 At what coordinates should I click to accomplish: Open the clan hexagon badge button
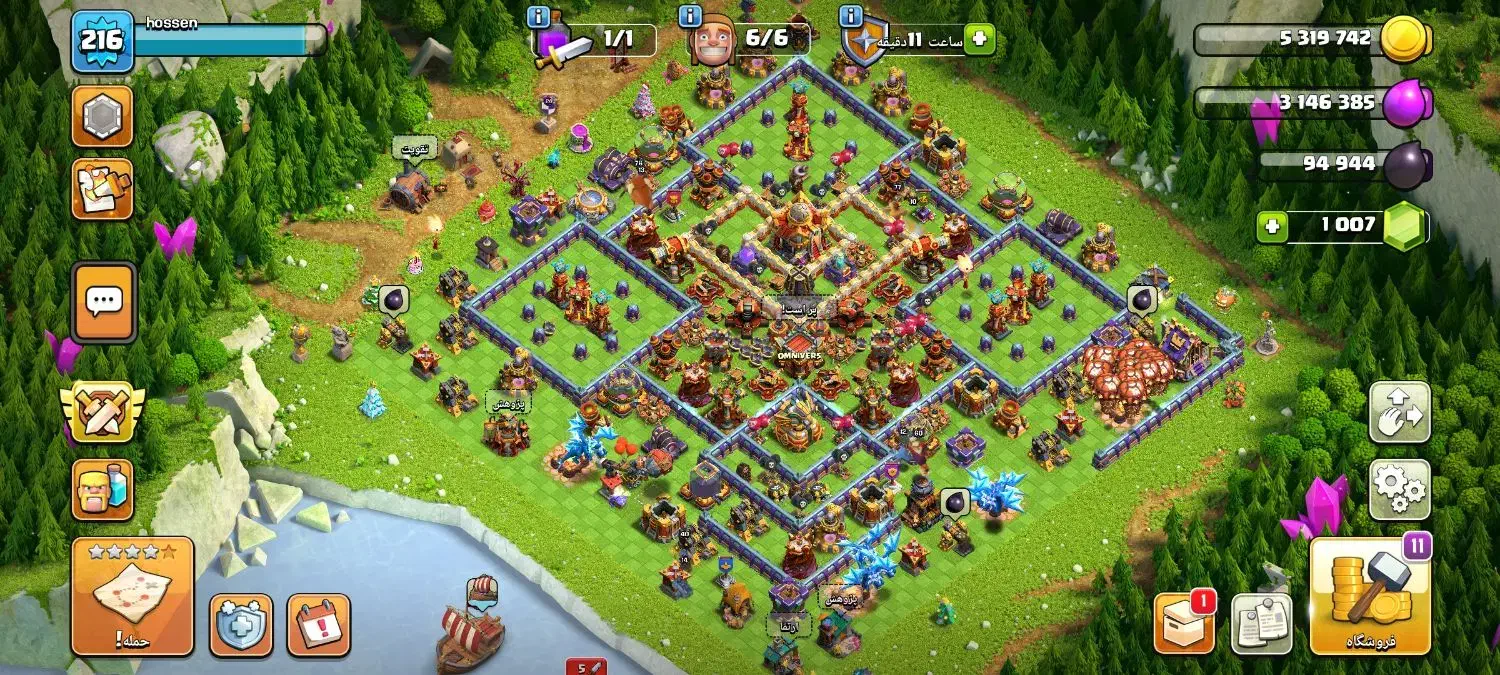point(102,117)
